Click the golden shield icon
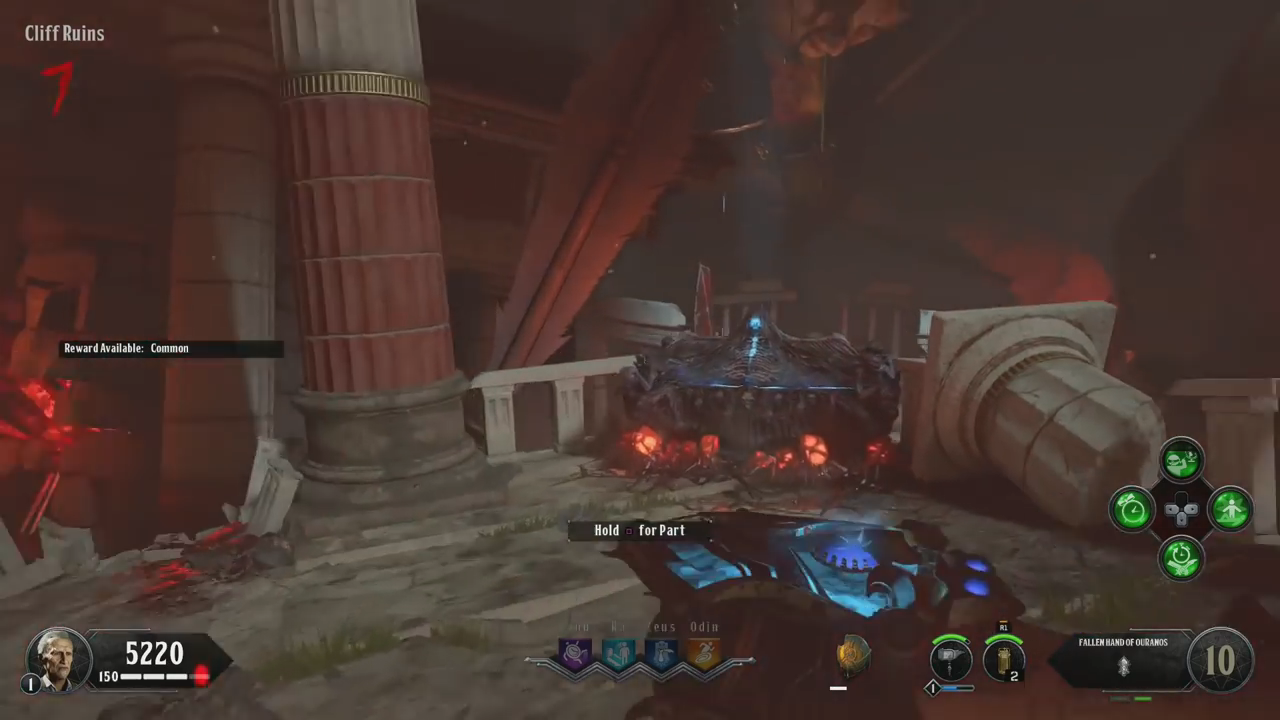Image resolution: width=1280 pixels, height=720 pixels. 852,655
